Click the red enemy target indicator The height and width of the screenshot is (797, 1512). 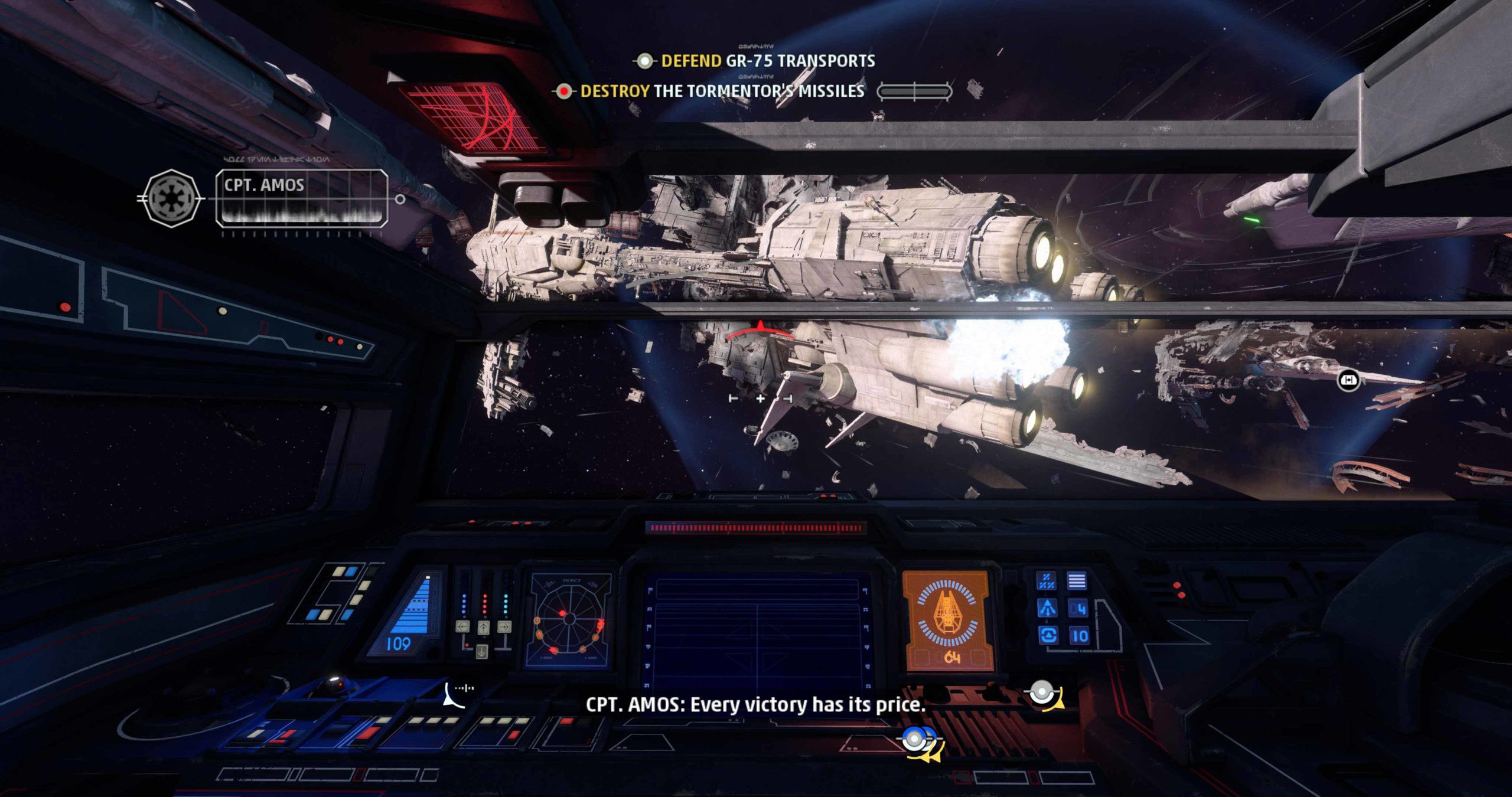[760, 331]
